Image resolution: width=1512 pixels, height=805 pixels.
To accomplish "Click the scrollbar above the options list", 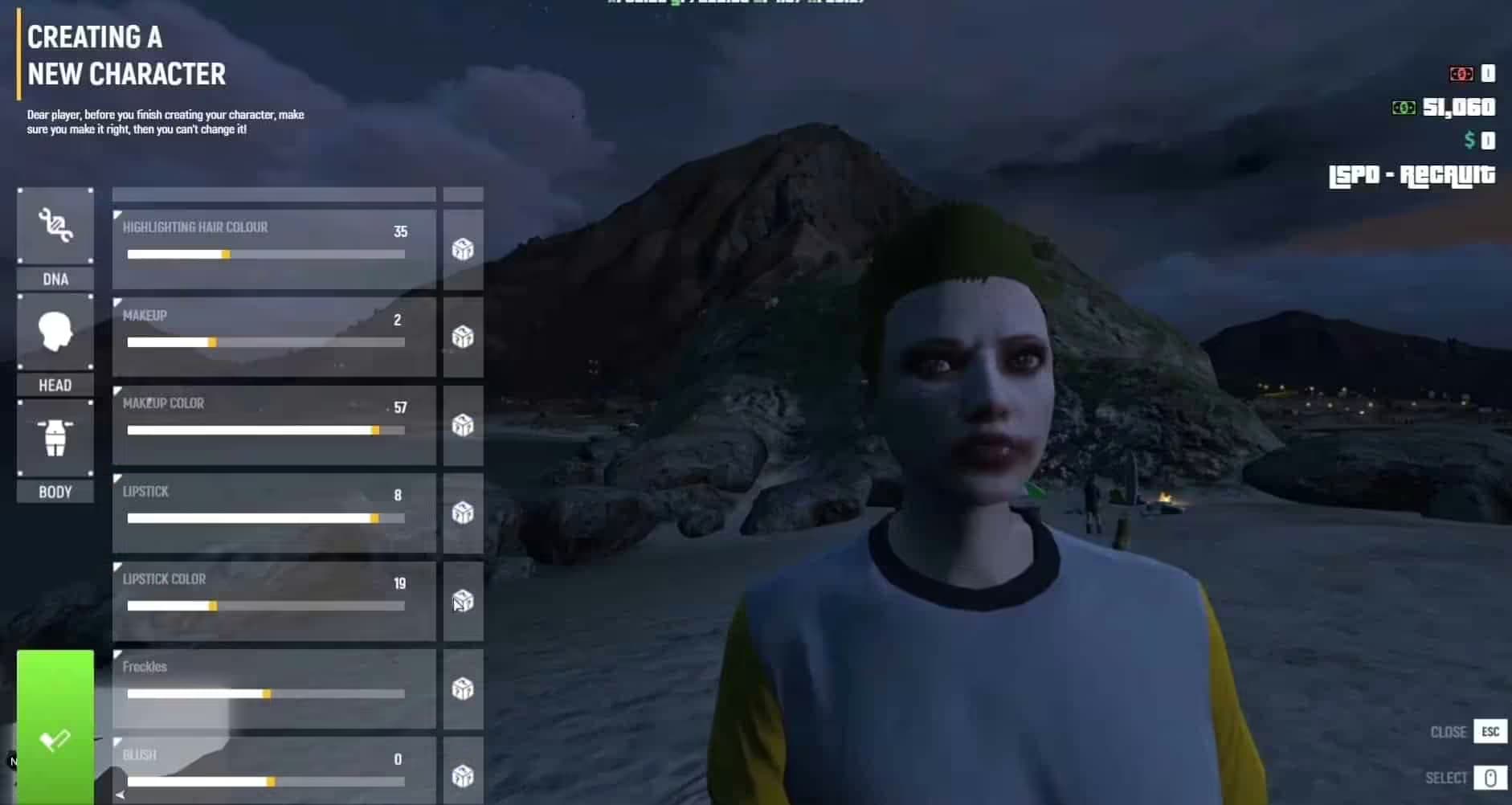I will tap(273, 194).
